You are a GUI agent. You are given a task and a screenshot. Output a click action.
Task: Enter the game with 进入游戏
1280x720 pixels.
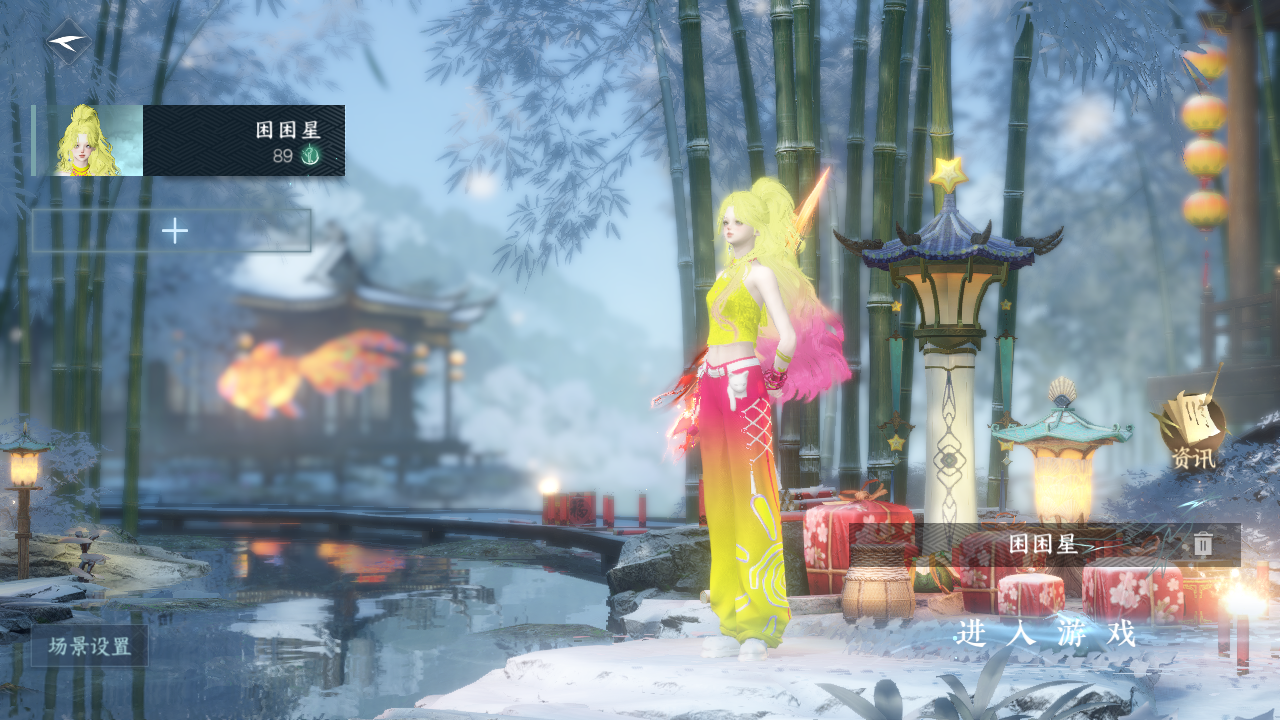(1046, 633)
